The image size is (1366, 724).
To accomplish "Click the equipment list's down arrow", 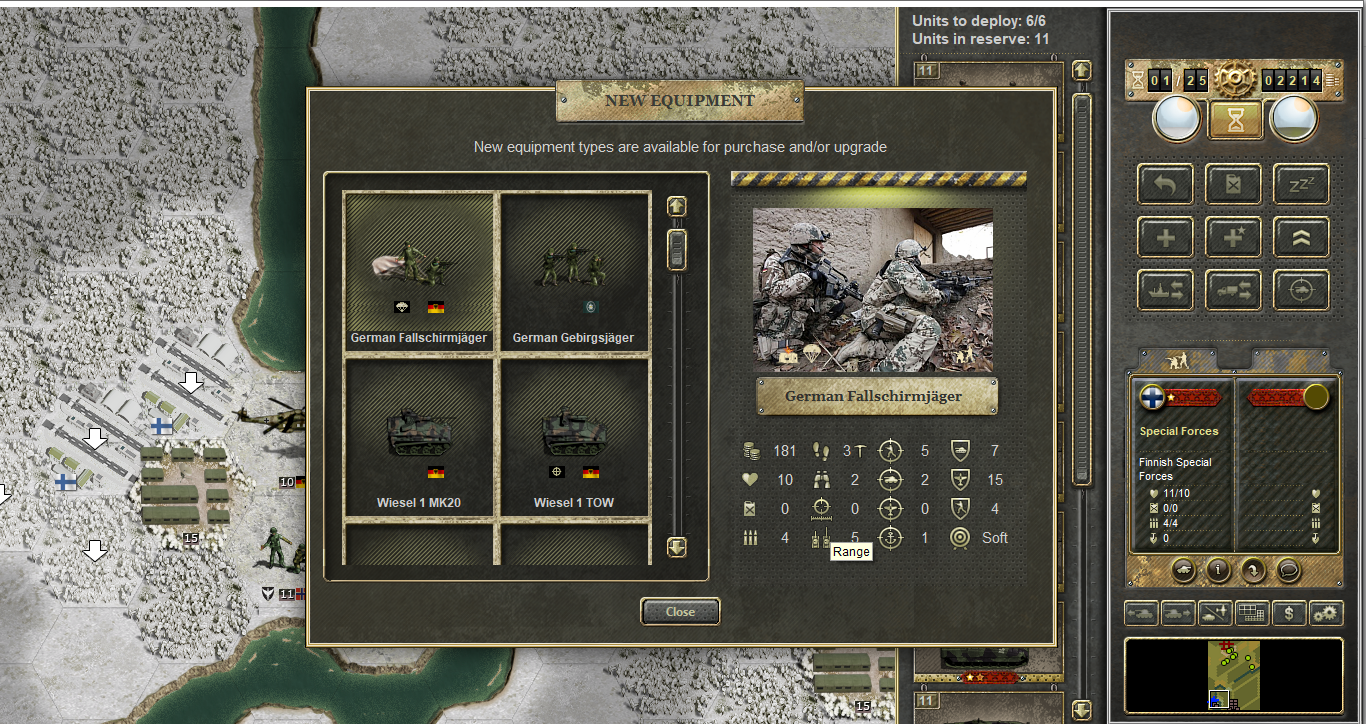I will 677,547.
